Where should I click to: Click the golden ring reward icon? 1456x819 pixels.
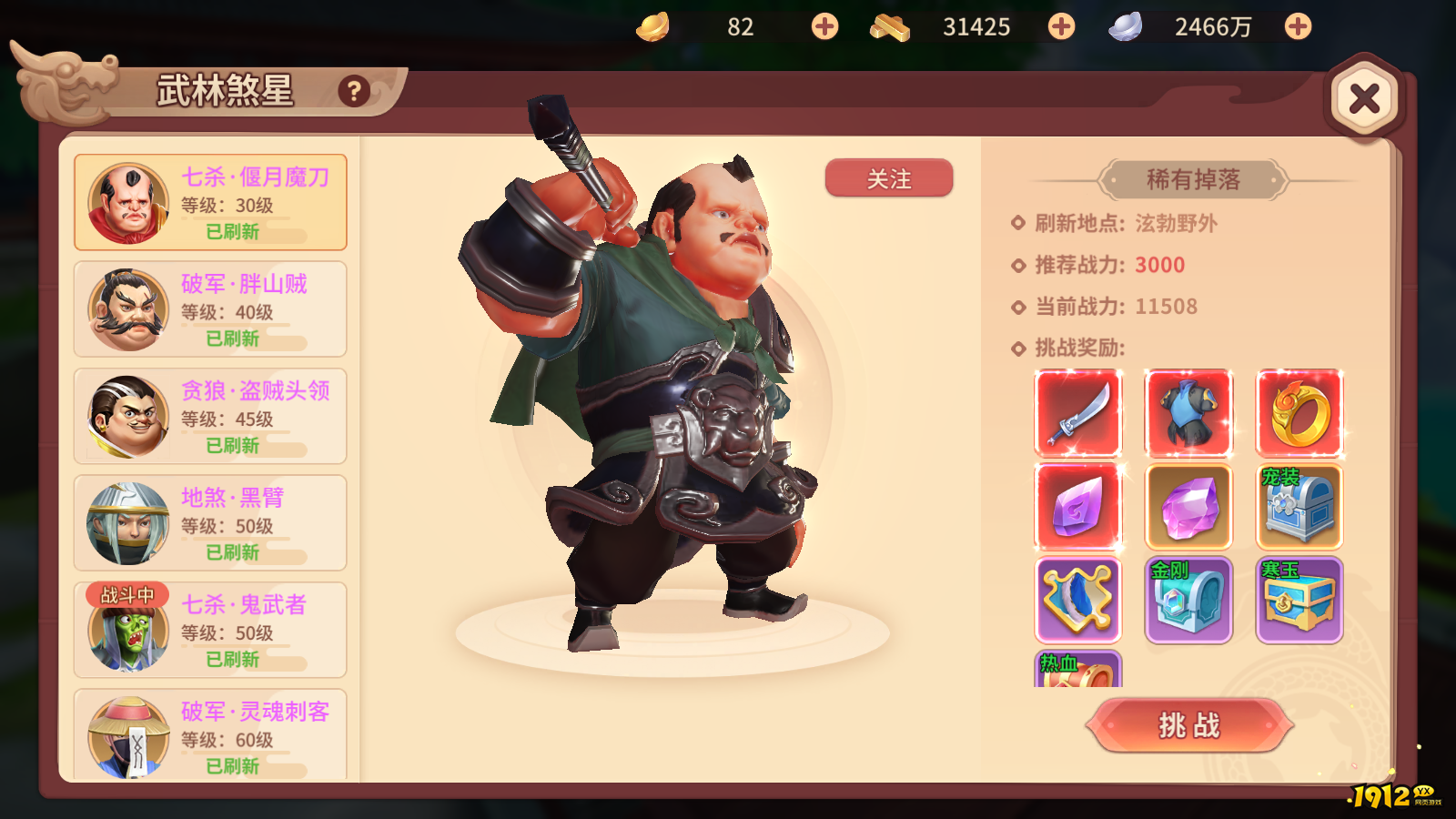[1299, 415]
